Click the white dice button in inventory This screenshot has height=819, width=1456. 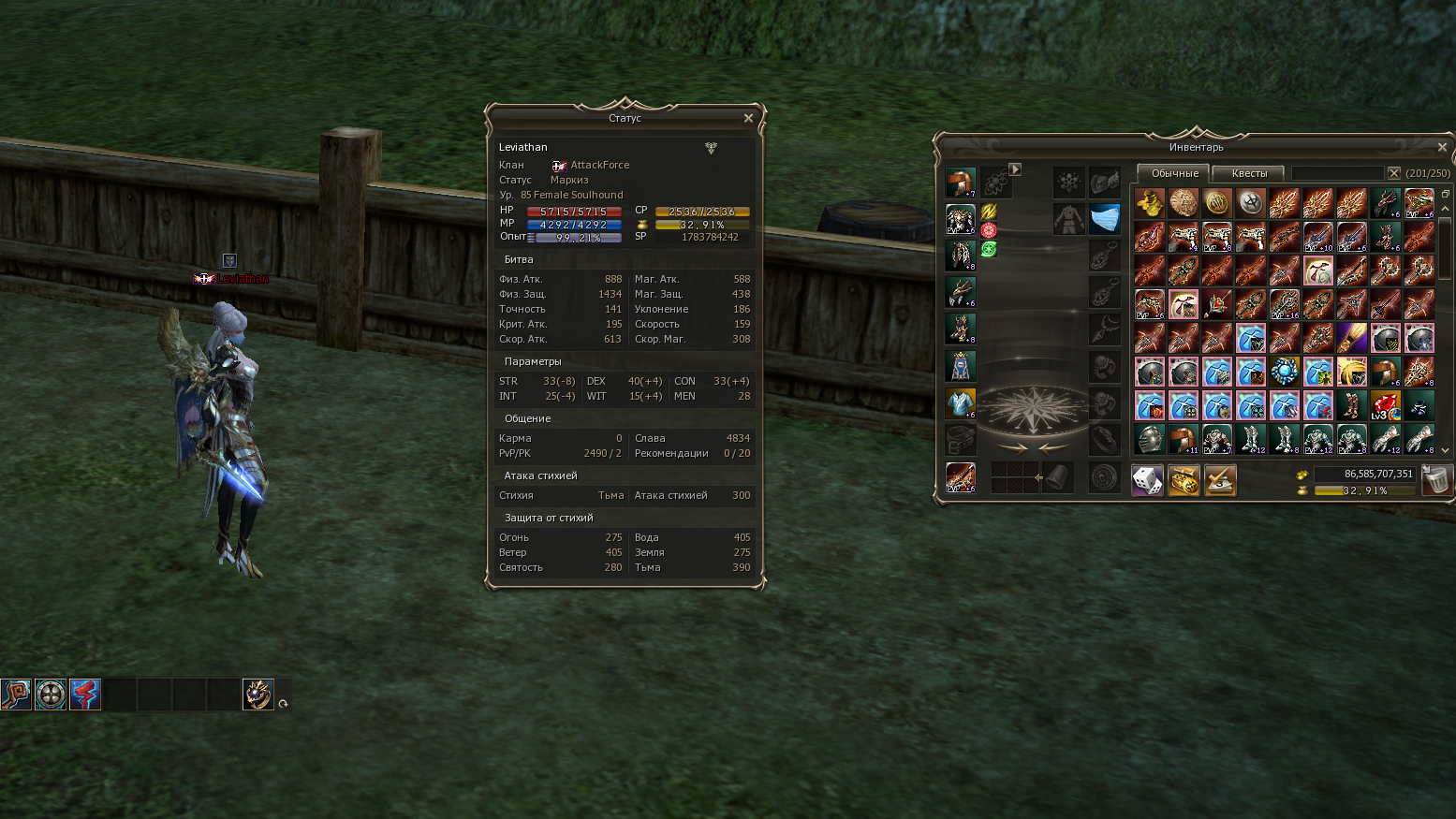1147,480
